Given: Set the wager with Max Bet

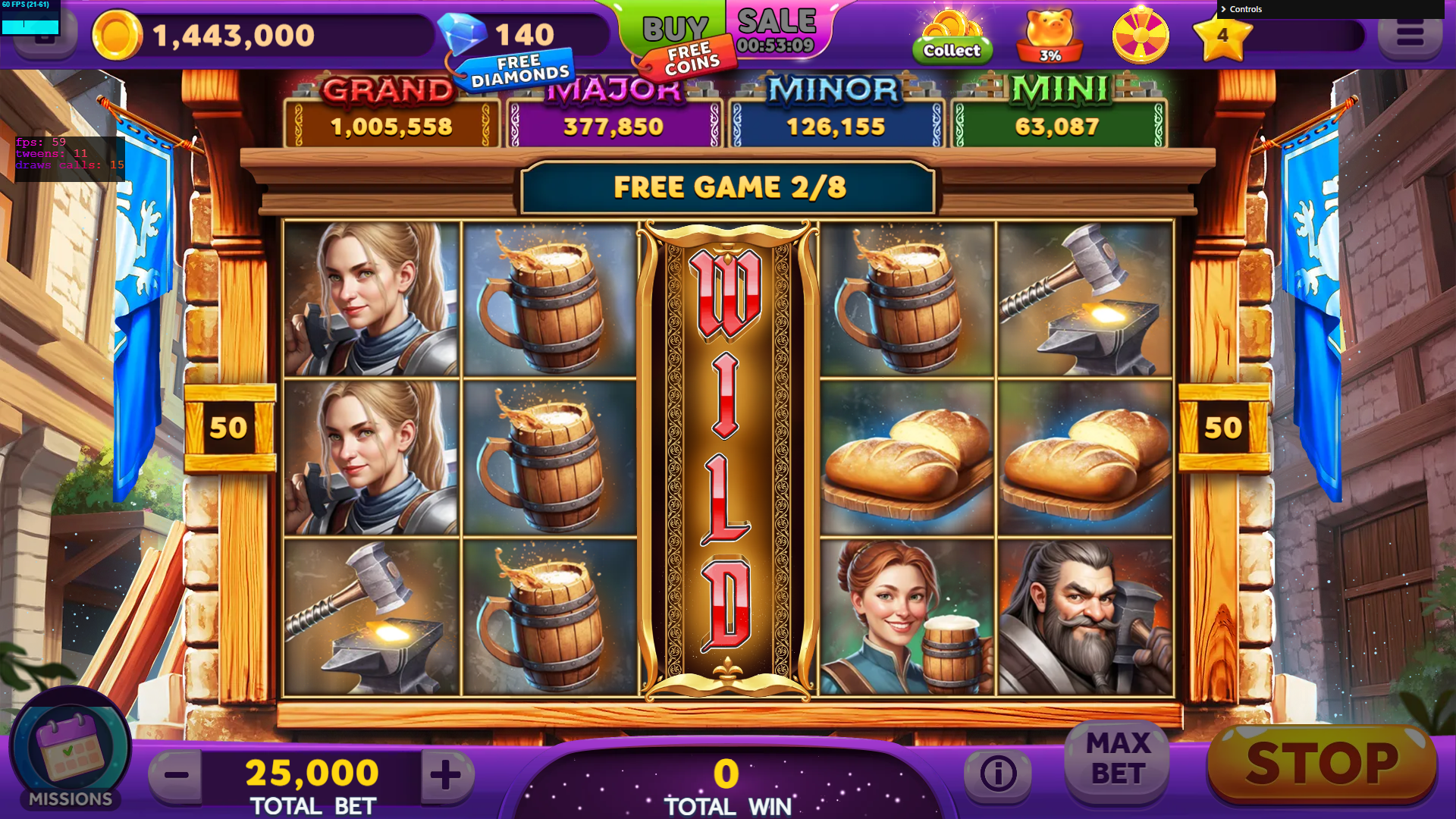Looking at the screenshot, I should [1118, 759].
